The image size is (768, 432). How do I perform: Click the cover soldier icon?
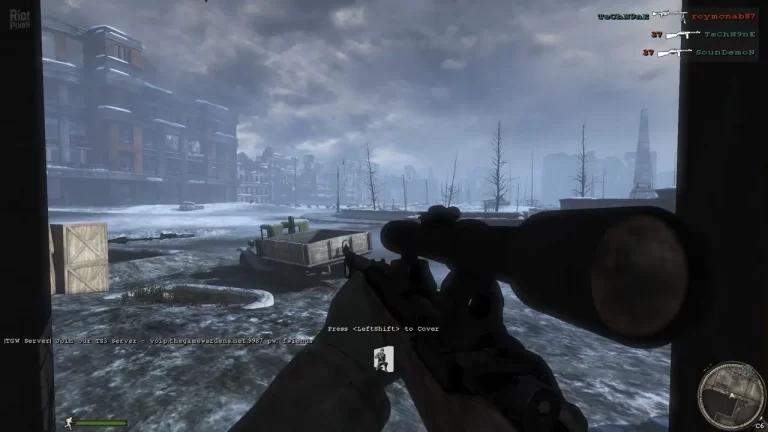click(x=382, y=359)
